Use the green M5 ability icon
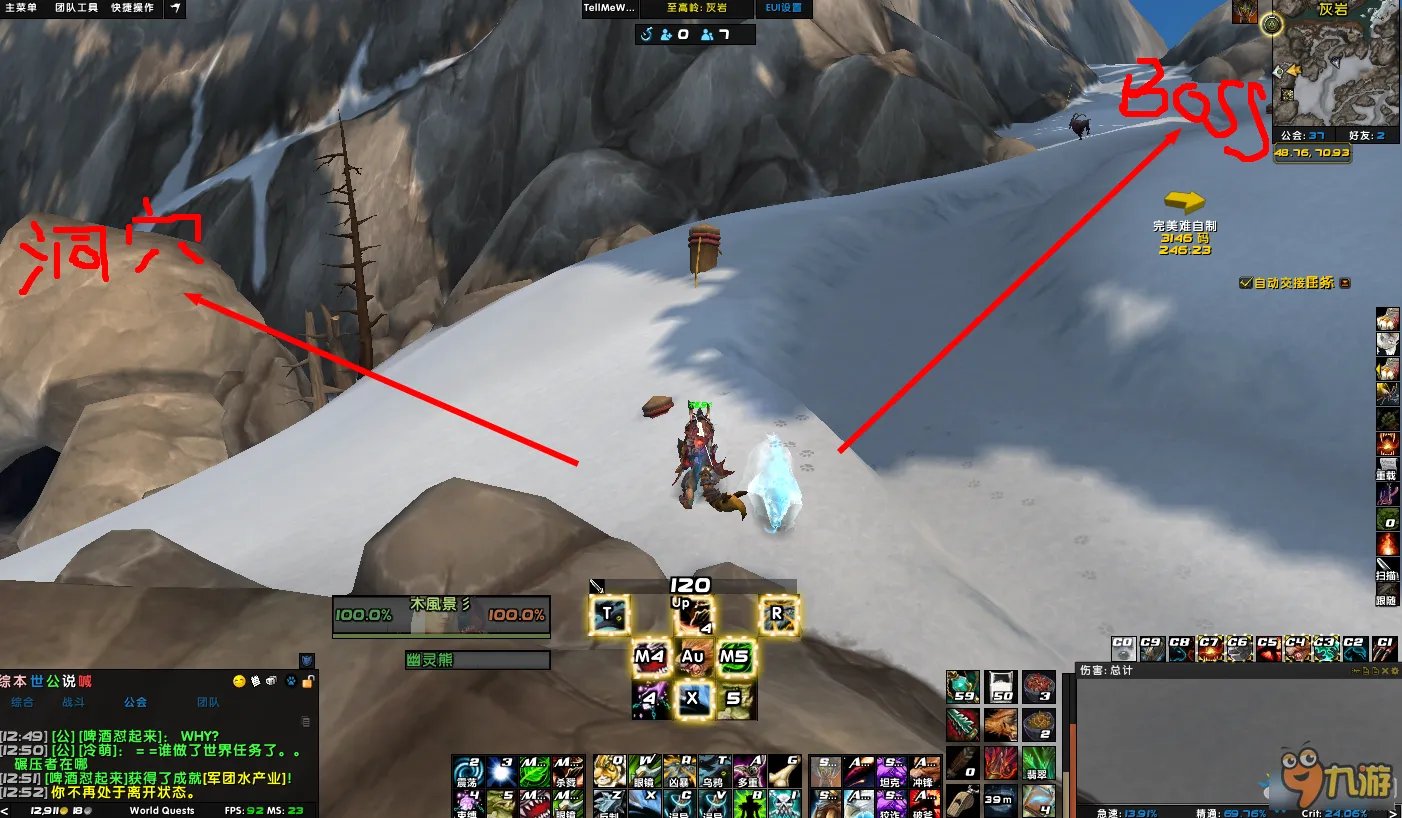Viewport: 1402px width, 818px height. coord(735,657)
